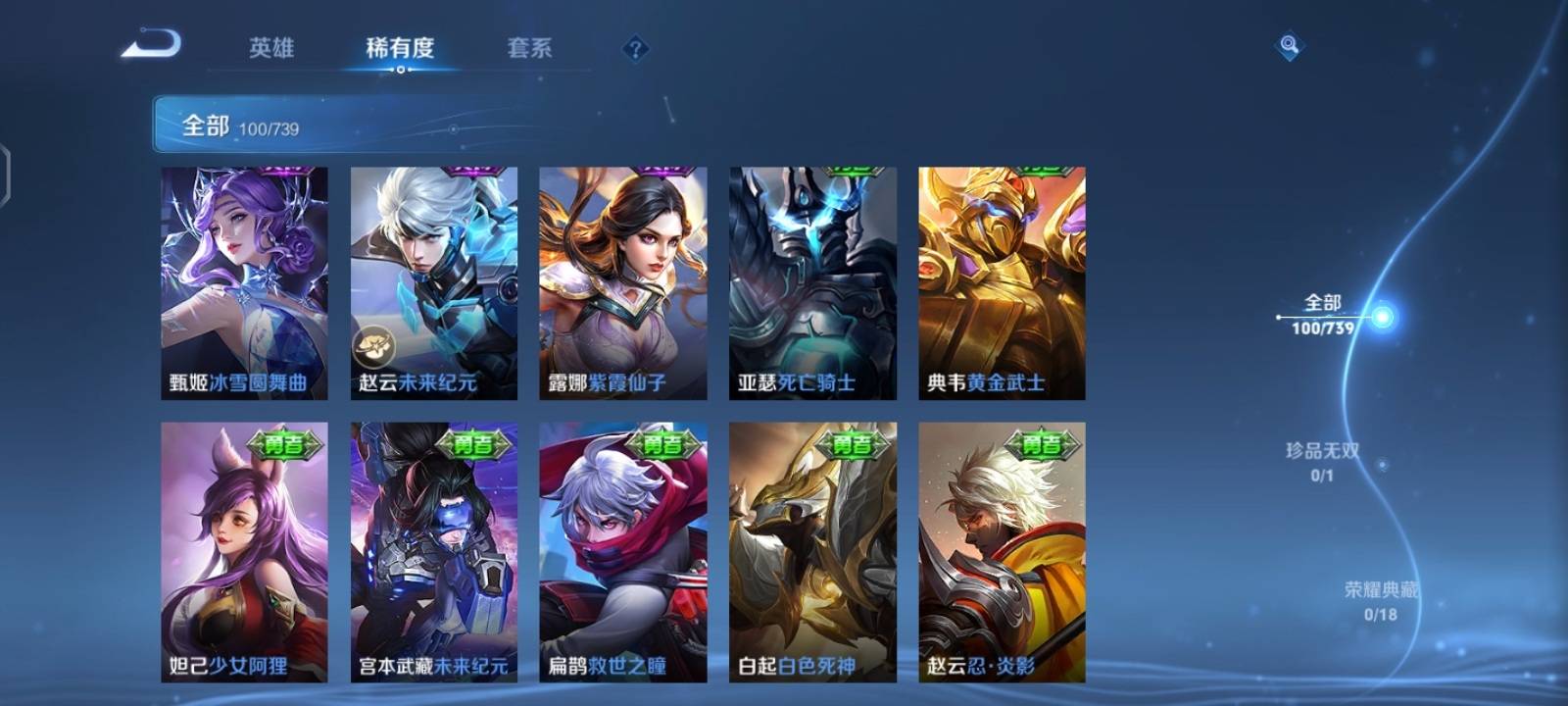Open 白起 白色死神 skin card
This screenshot has height=706, width=1568.
point(812,551)
